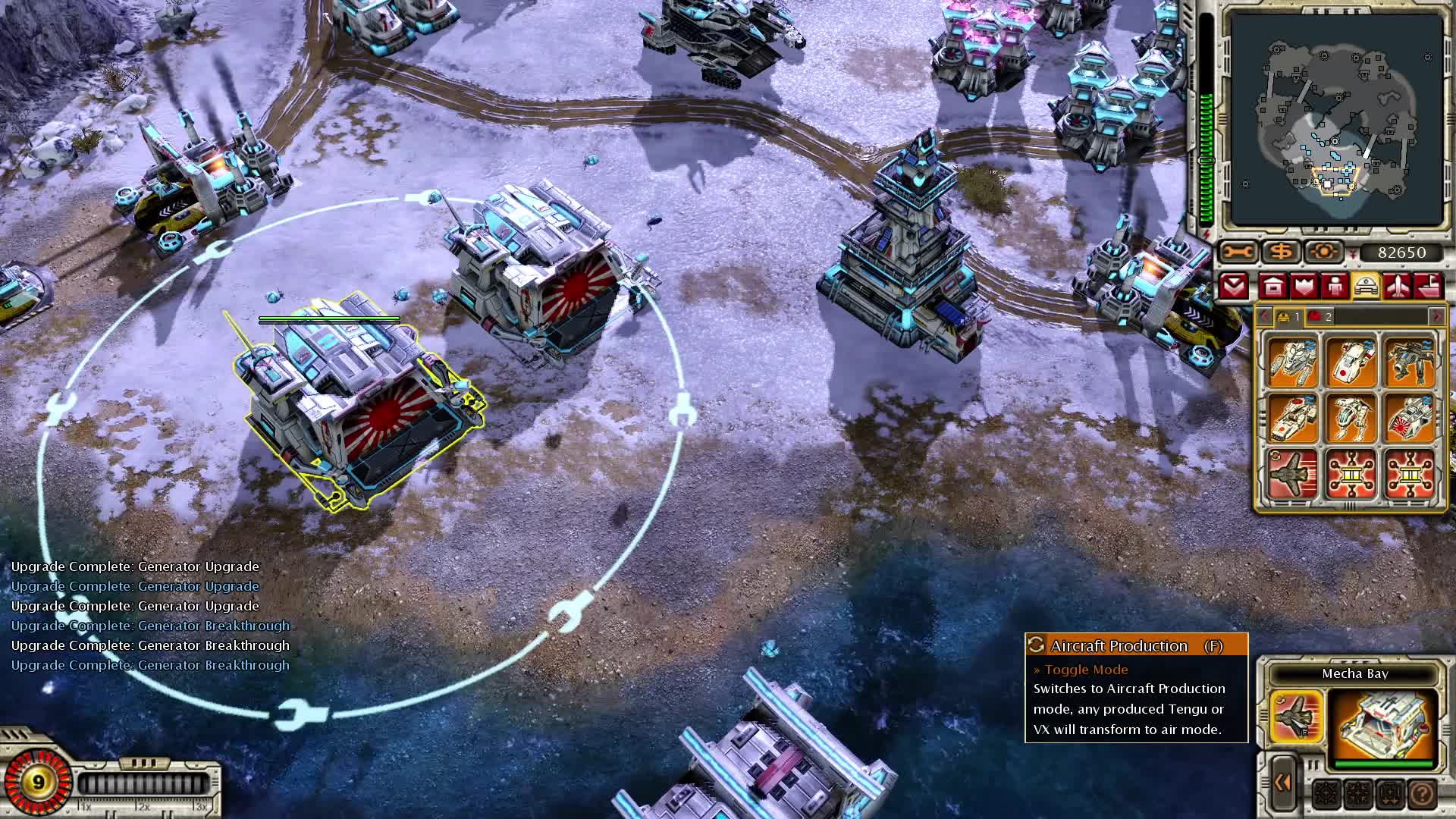Open production queue tab 2
The image size is (1456, 819).
pos(1319,316)
